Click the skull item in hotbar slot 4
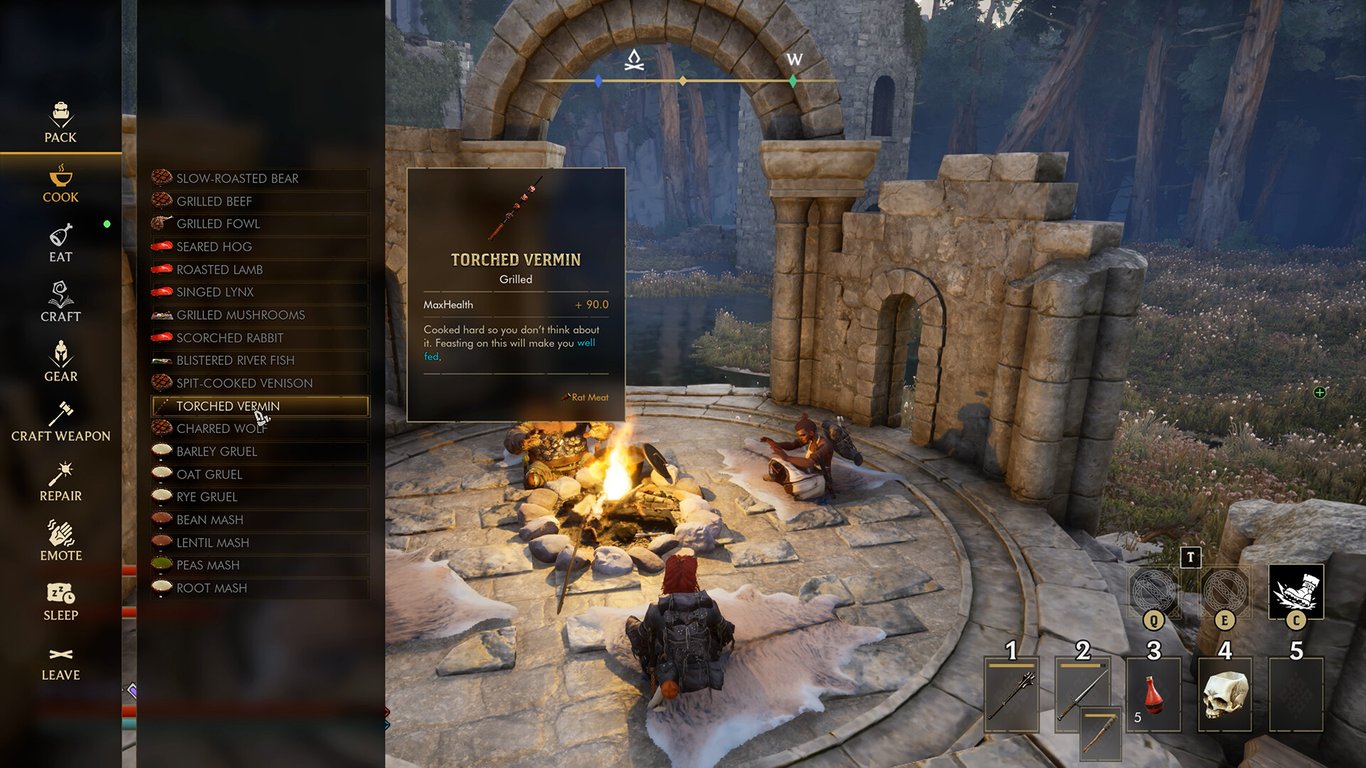The image size is (1366, 768). (x=1224, y=693)
